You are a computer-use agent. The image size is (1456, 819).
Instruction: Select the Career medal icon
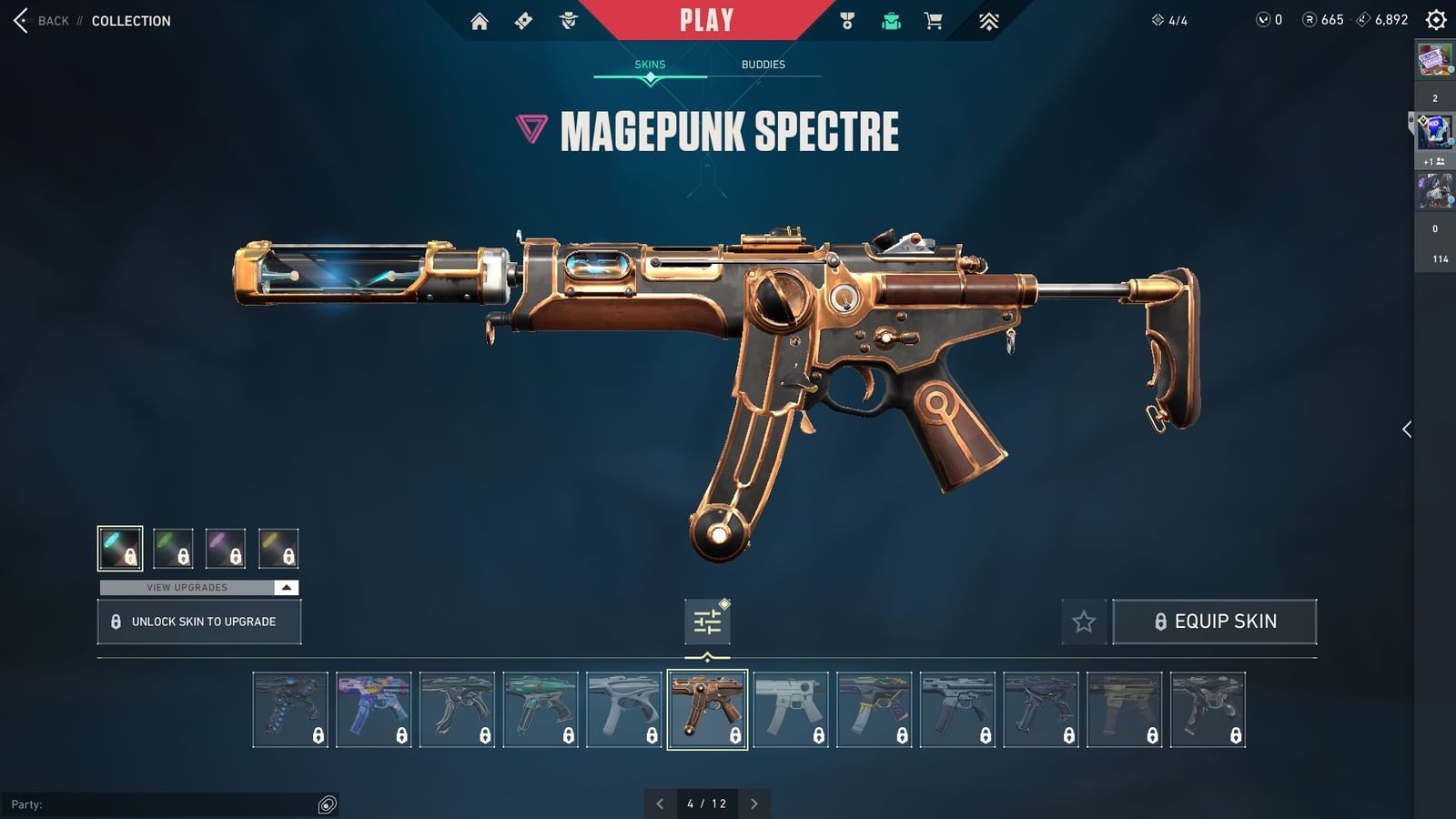847,20
